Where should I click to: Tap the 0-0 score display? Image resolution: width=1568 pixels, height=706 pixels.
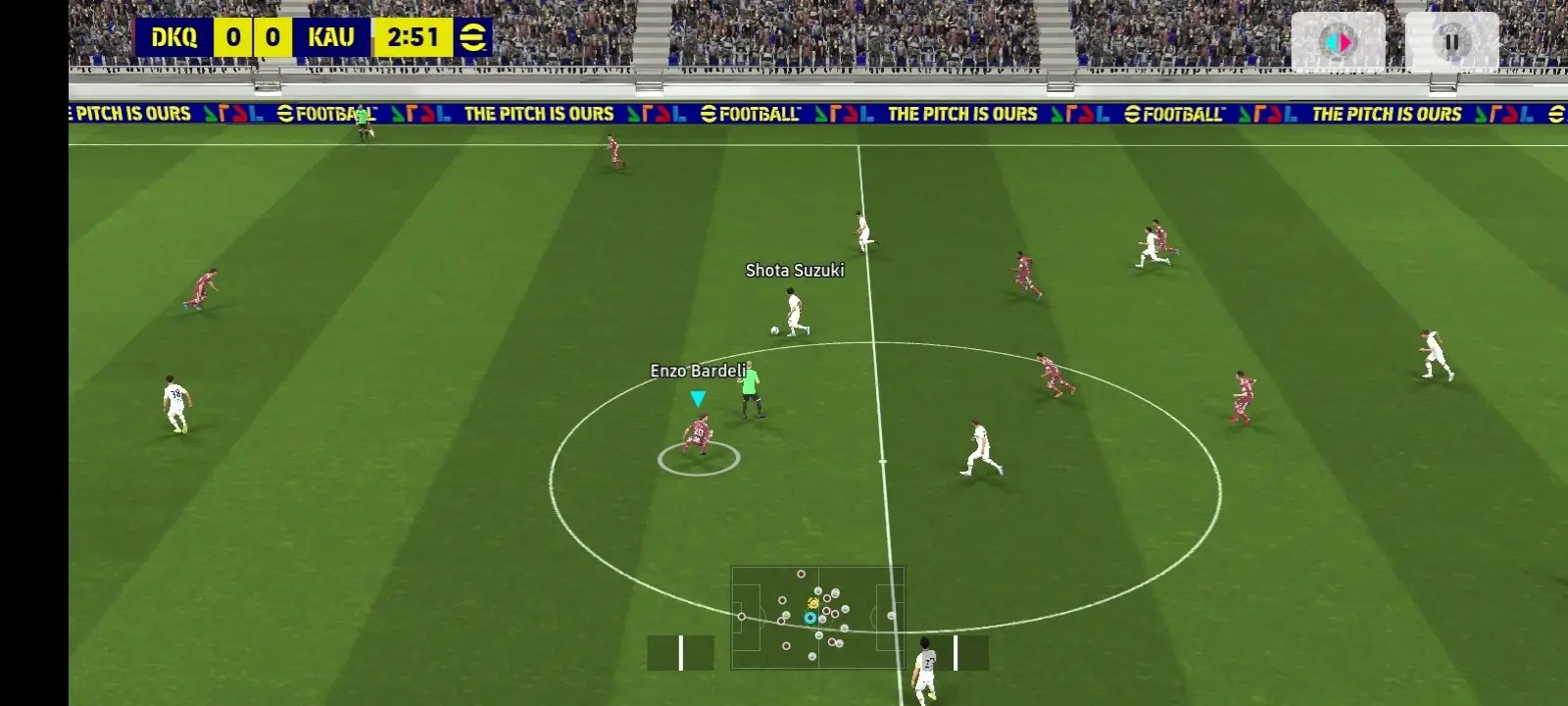252,39
